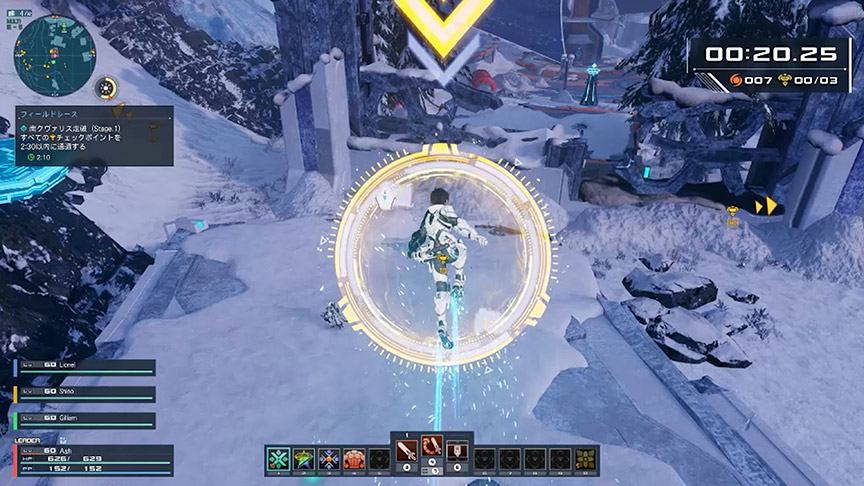Select the red whip weapon slot
This screenshot has height=486, width=864.
[432, 449]
